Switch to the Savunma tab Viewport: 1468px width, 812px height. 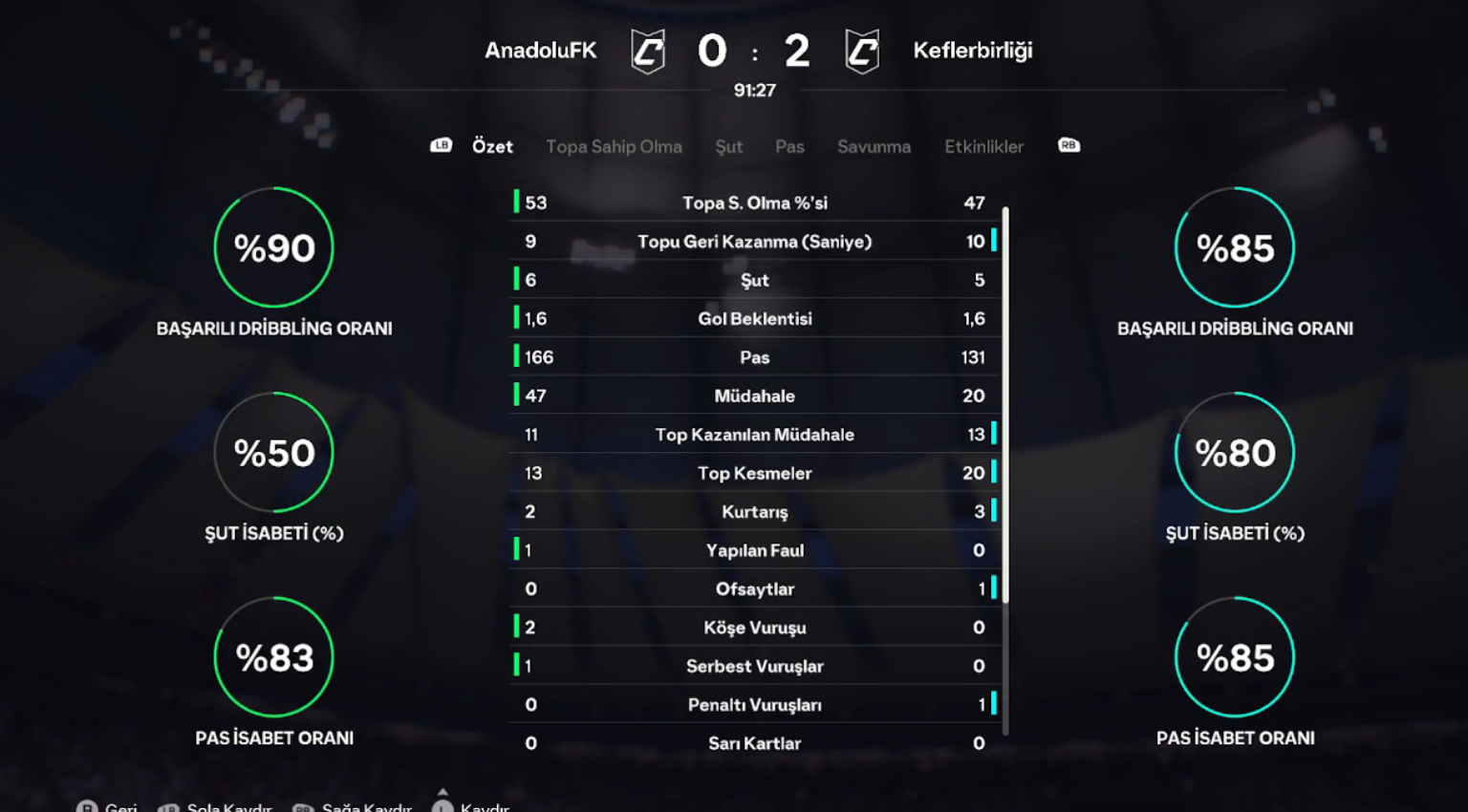click(874, 146)
